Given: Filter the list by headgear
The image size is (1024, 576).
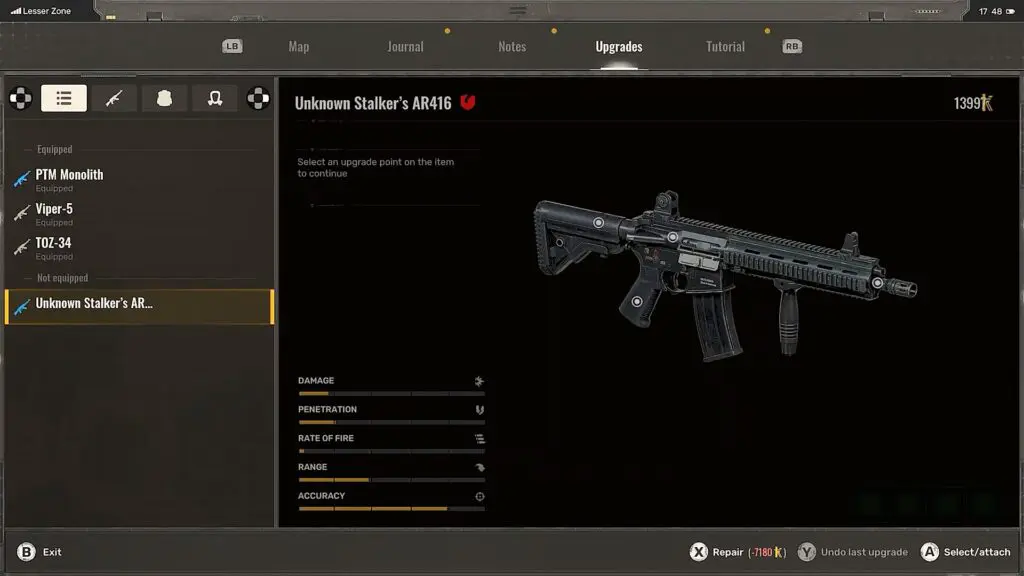Looking at the screenshot, I should (214, 98).
